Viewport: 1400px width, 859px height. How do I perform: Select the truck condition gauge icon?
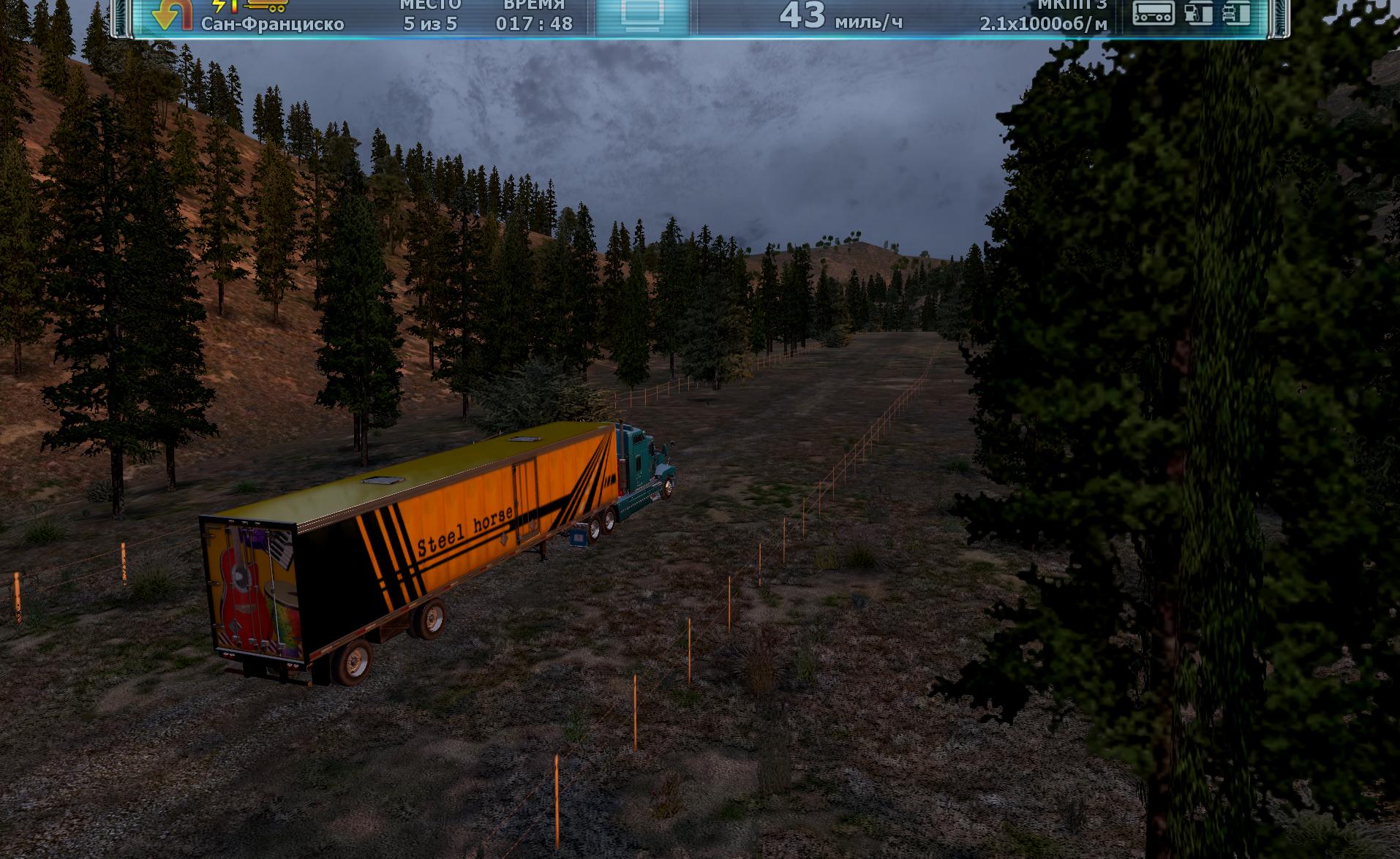(1237, 12)
